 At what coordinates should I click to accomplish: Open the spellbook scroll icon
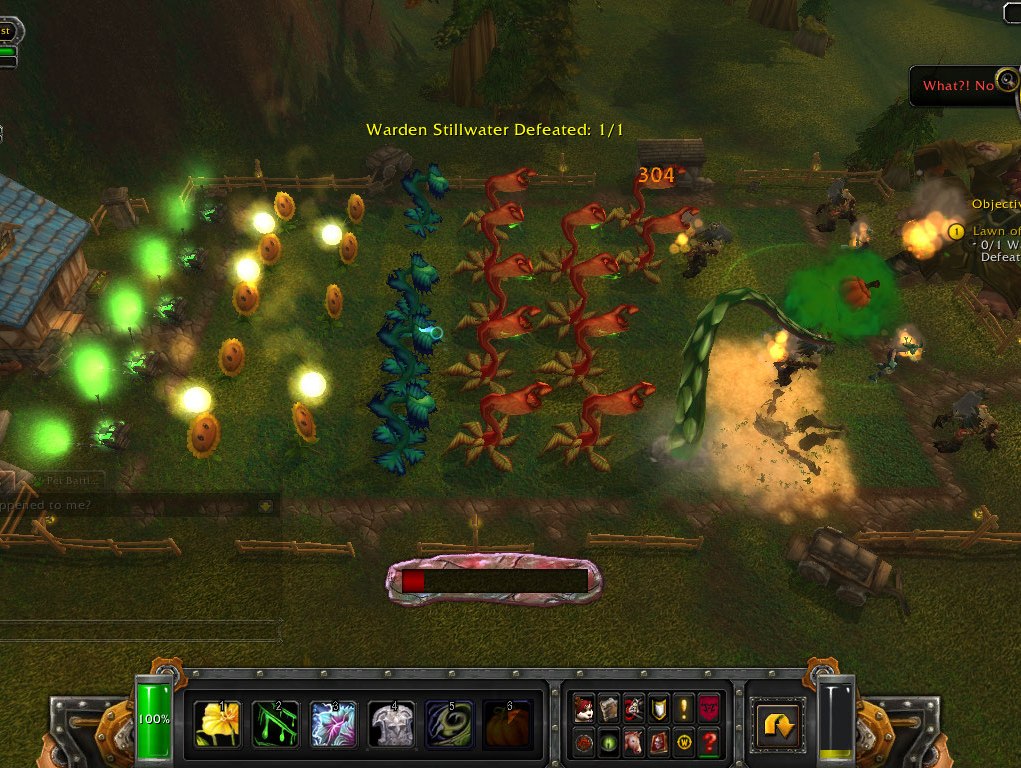coord(608,709)
